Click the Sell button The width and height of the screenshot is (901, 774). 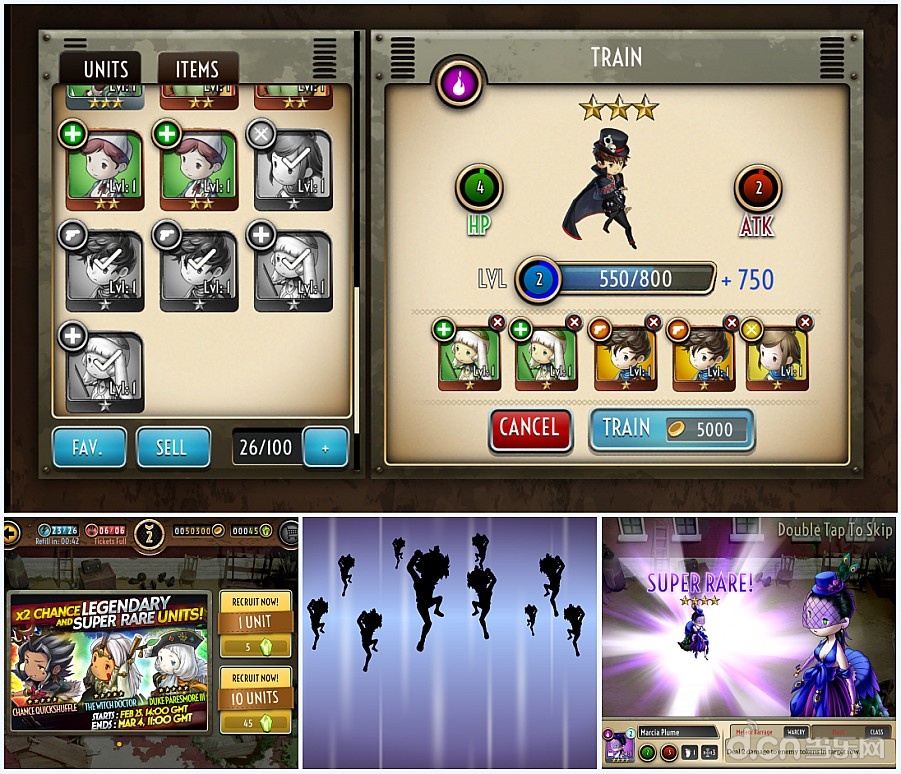click(172, 447)
